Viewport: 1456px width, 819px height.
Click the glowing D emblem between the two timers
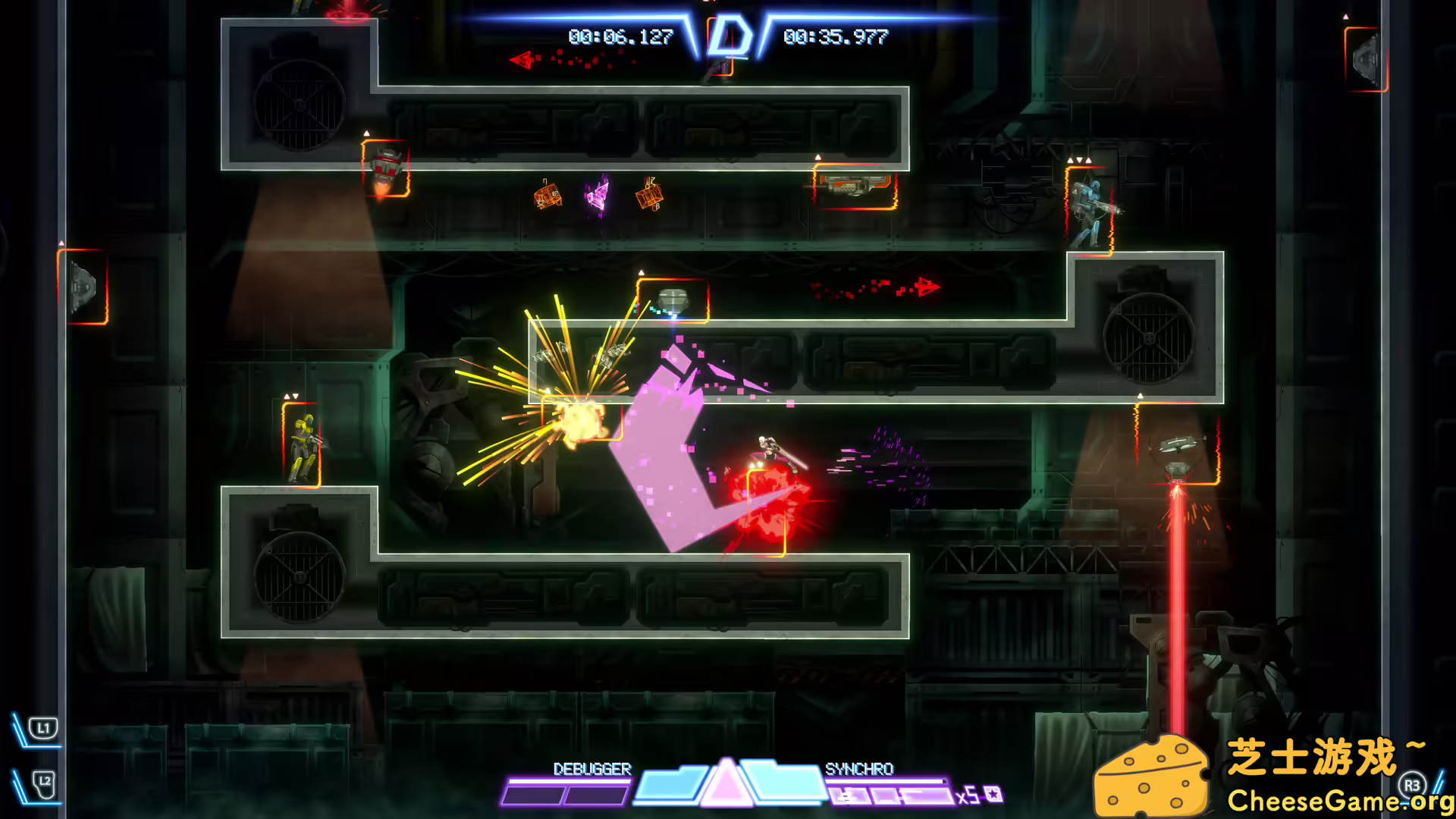730,34
